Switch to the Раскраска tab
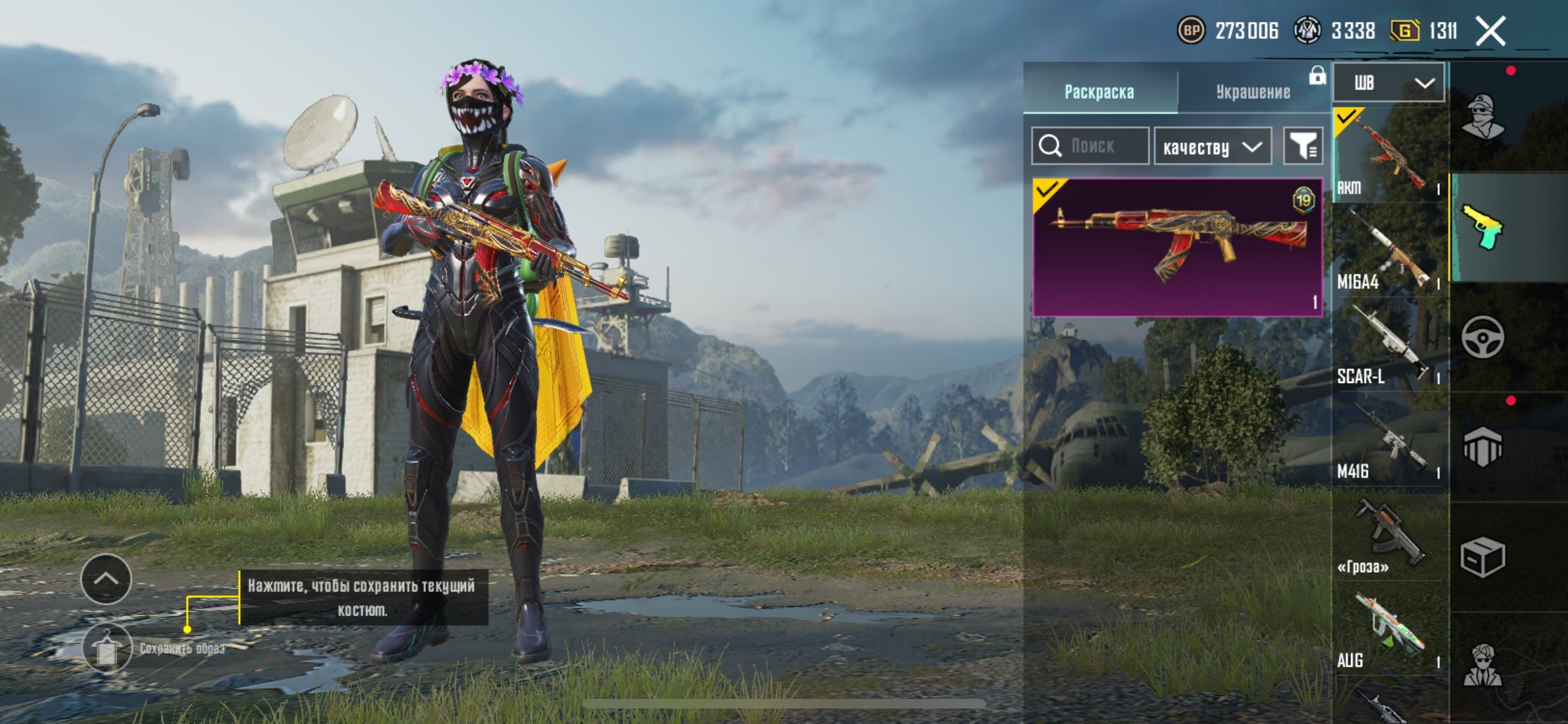 (1099, 91)
